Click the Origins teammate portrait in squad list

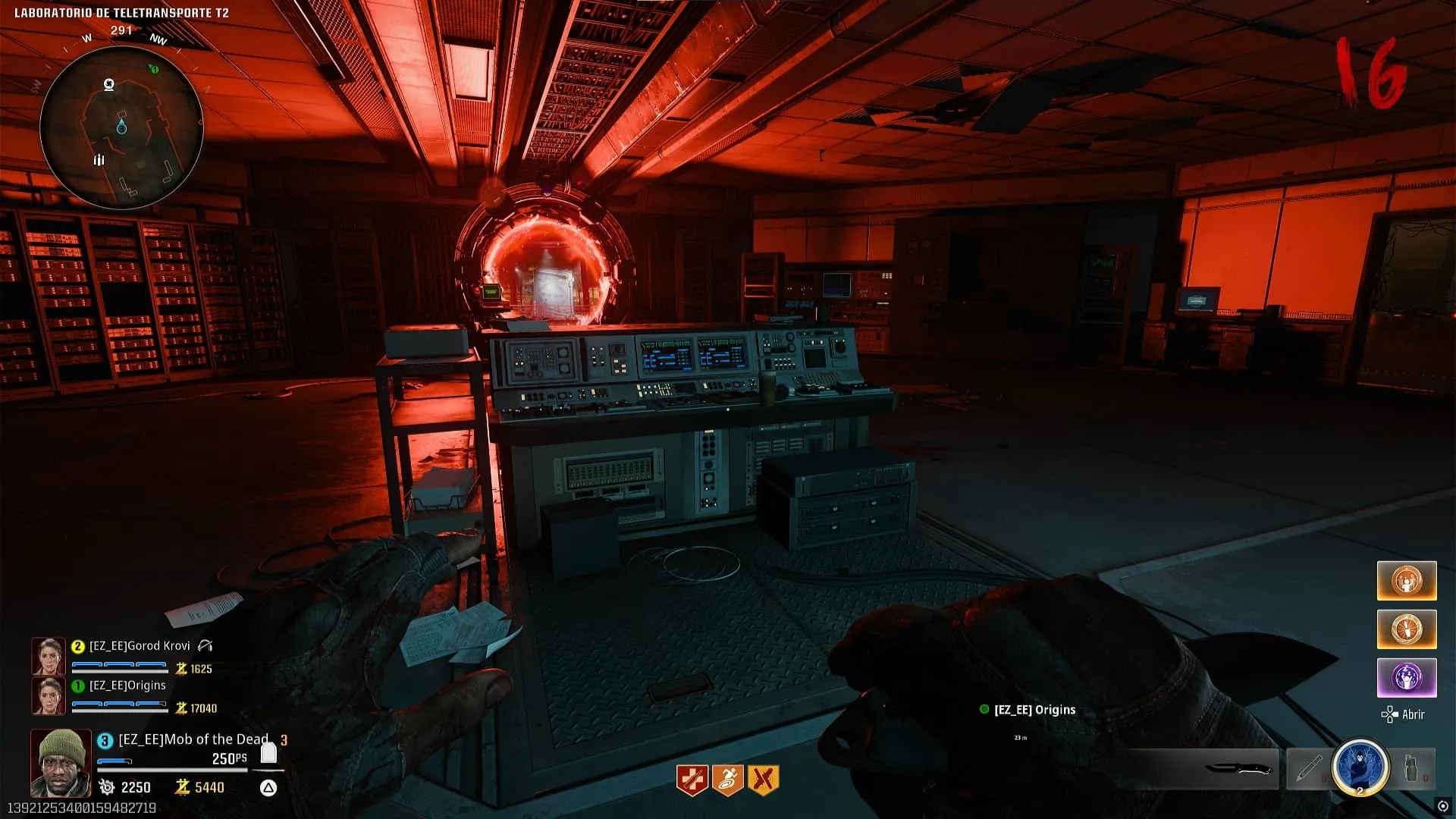(x=48, y=695)
